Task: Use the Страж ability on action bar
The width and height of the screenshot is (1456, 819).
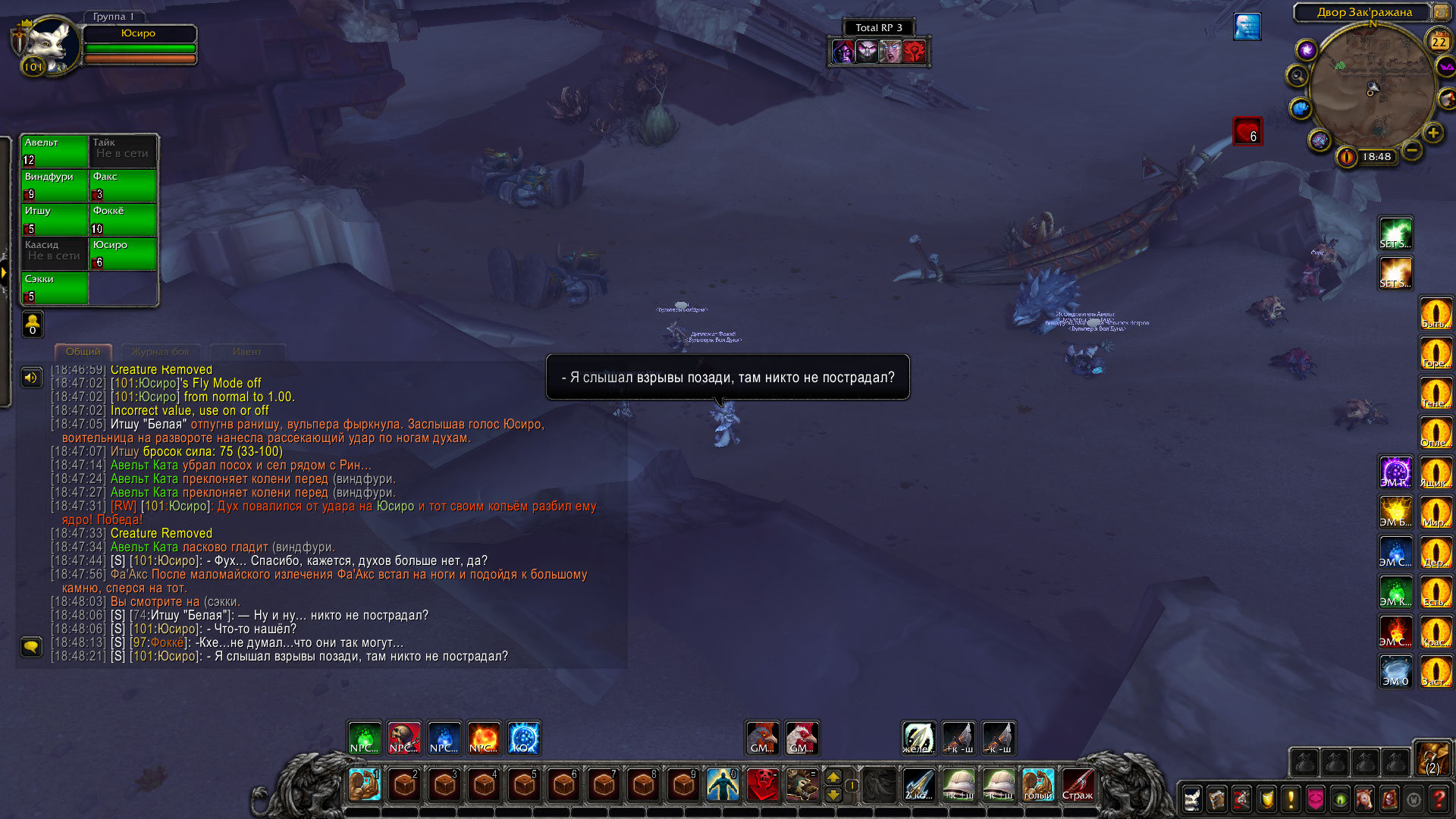Action: pos(1078,785)
